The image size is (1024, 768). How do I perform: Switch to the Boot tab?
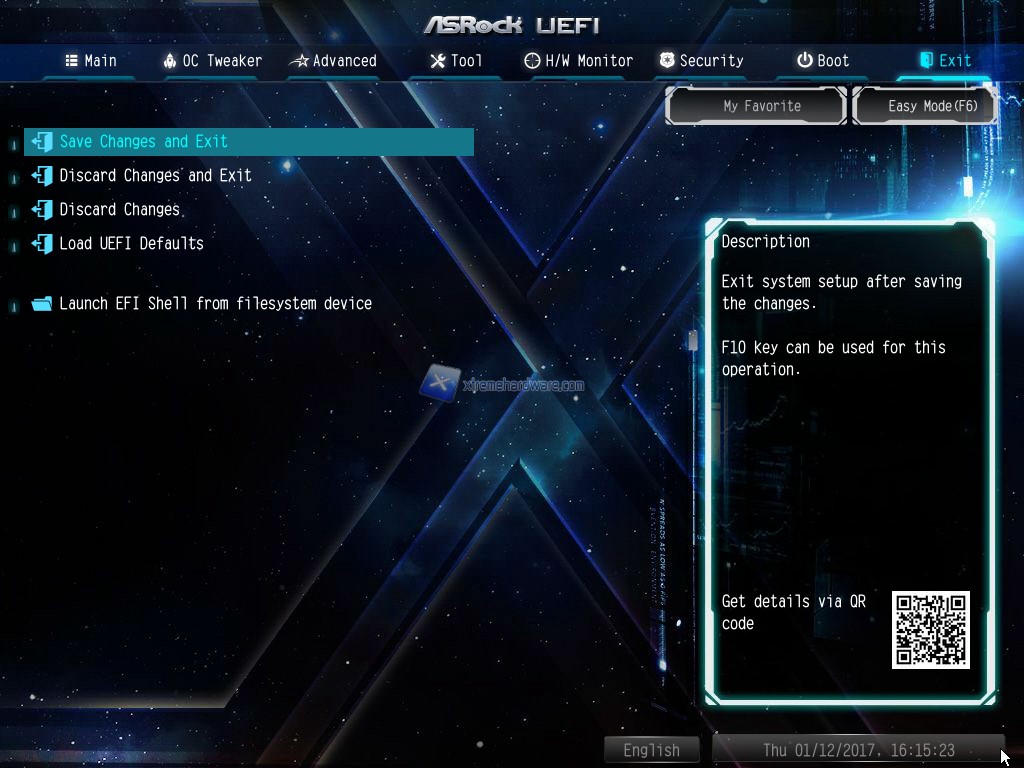pos(822,61)
